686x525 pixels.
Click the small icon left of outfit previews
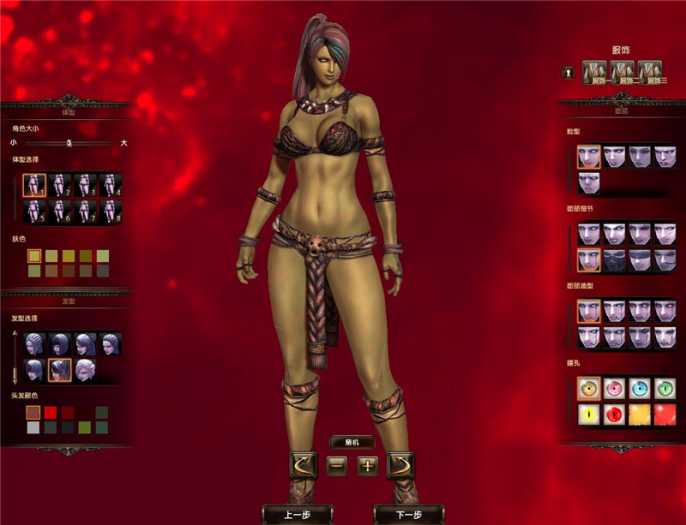(x=566, y=72)
